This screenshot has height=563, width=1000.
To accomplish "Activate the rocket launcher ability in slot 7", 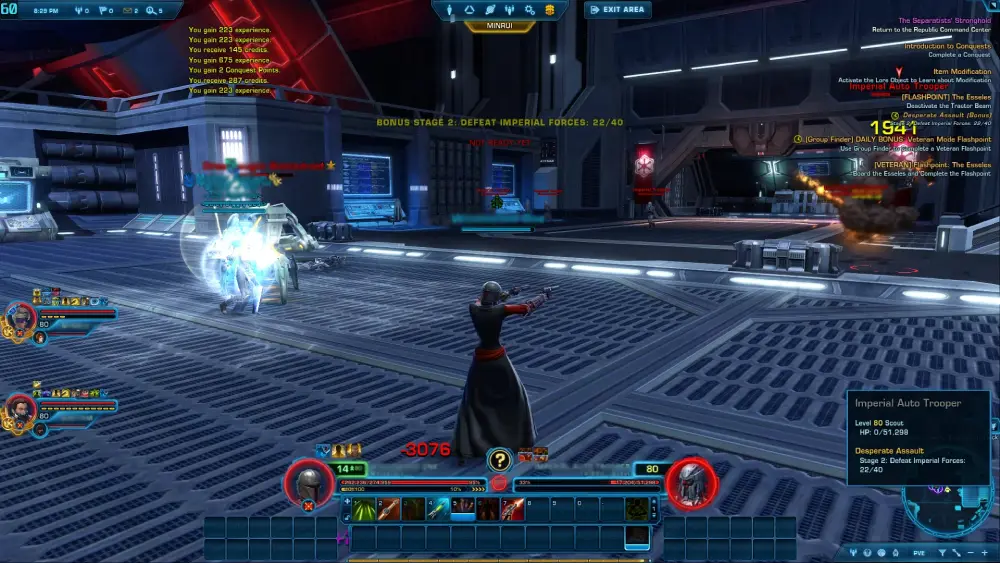I will tap(511, 509).
